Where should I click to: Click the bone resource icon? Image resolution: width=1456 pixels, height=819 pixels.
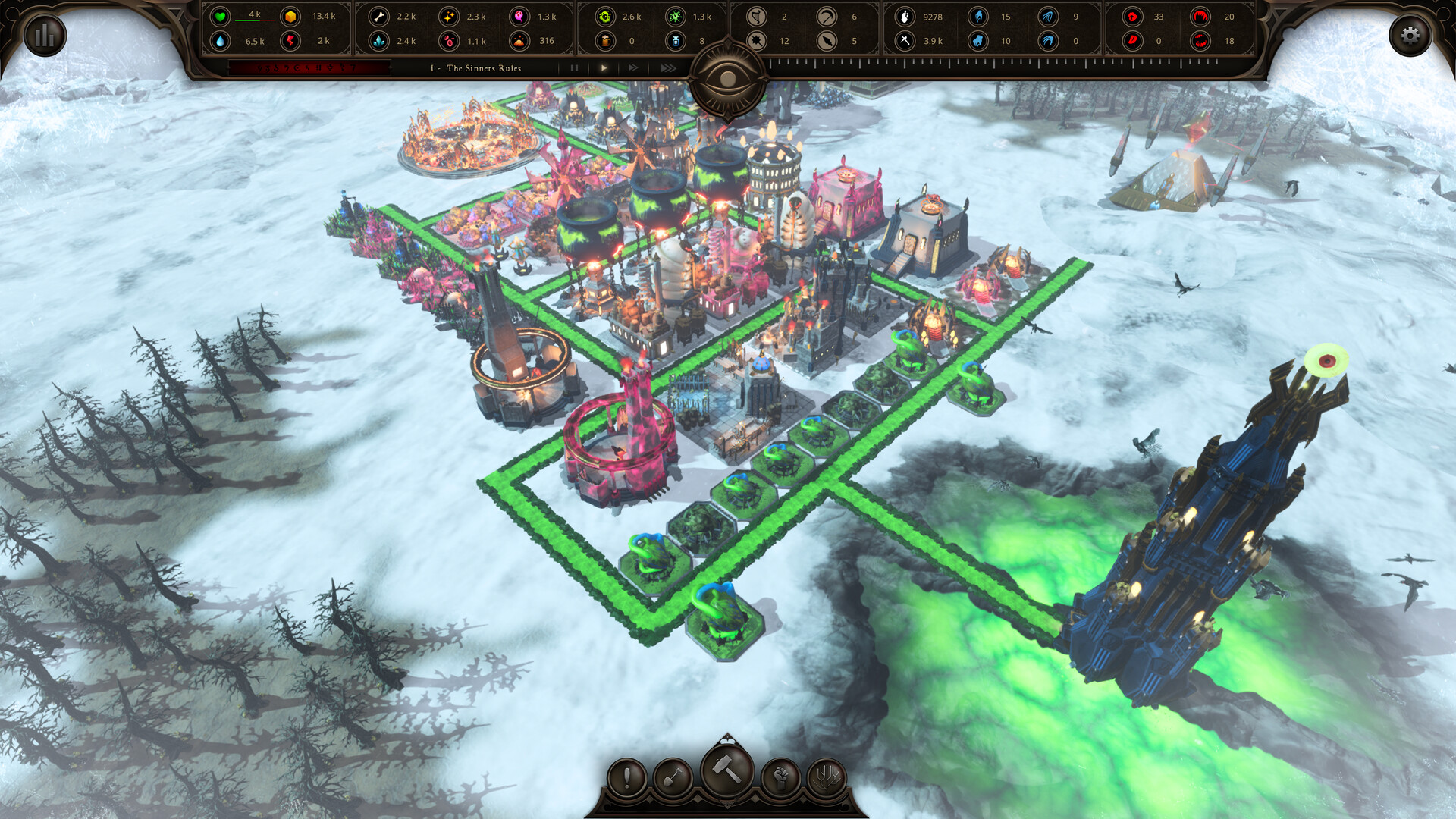tap(378, 17)
